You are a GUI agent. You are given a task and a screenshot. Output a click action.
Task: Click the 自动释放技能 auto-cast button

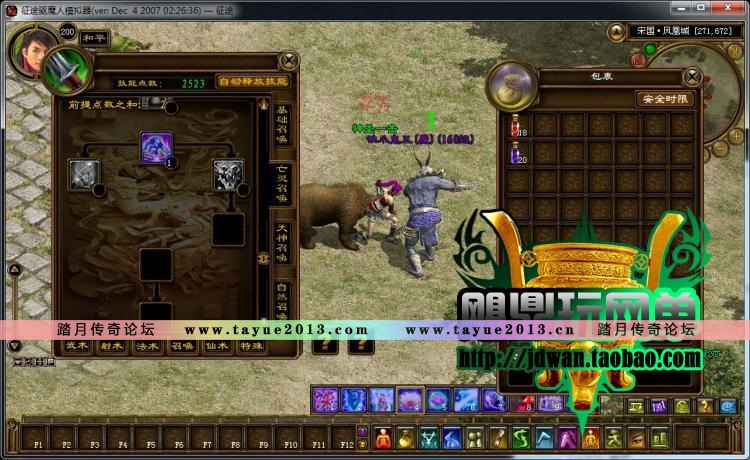(252, 82)
